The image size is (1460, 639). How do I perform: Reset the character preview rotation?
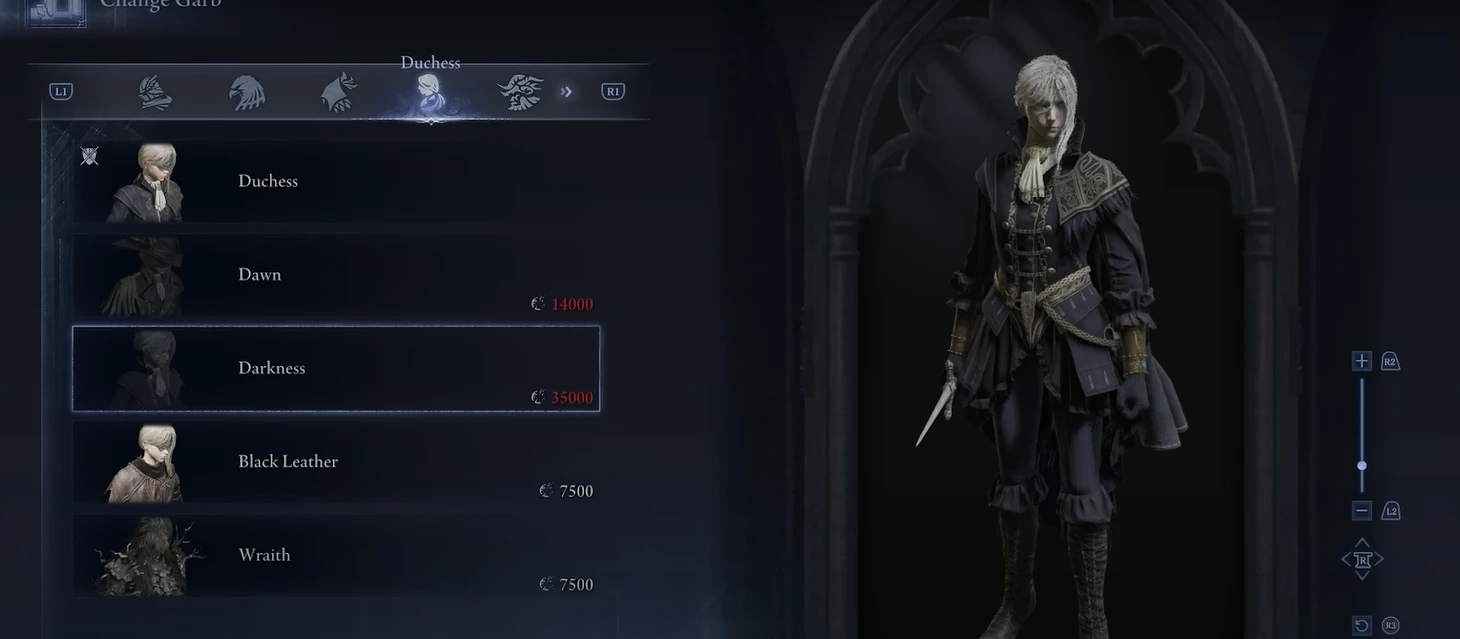[x=1361, y=626]
